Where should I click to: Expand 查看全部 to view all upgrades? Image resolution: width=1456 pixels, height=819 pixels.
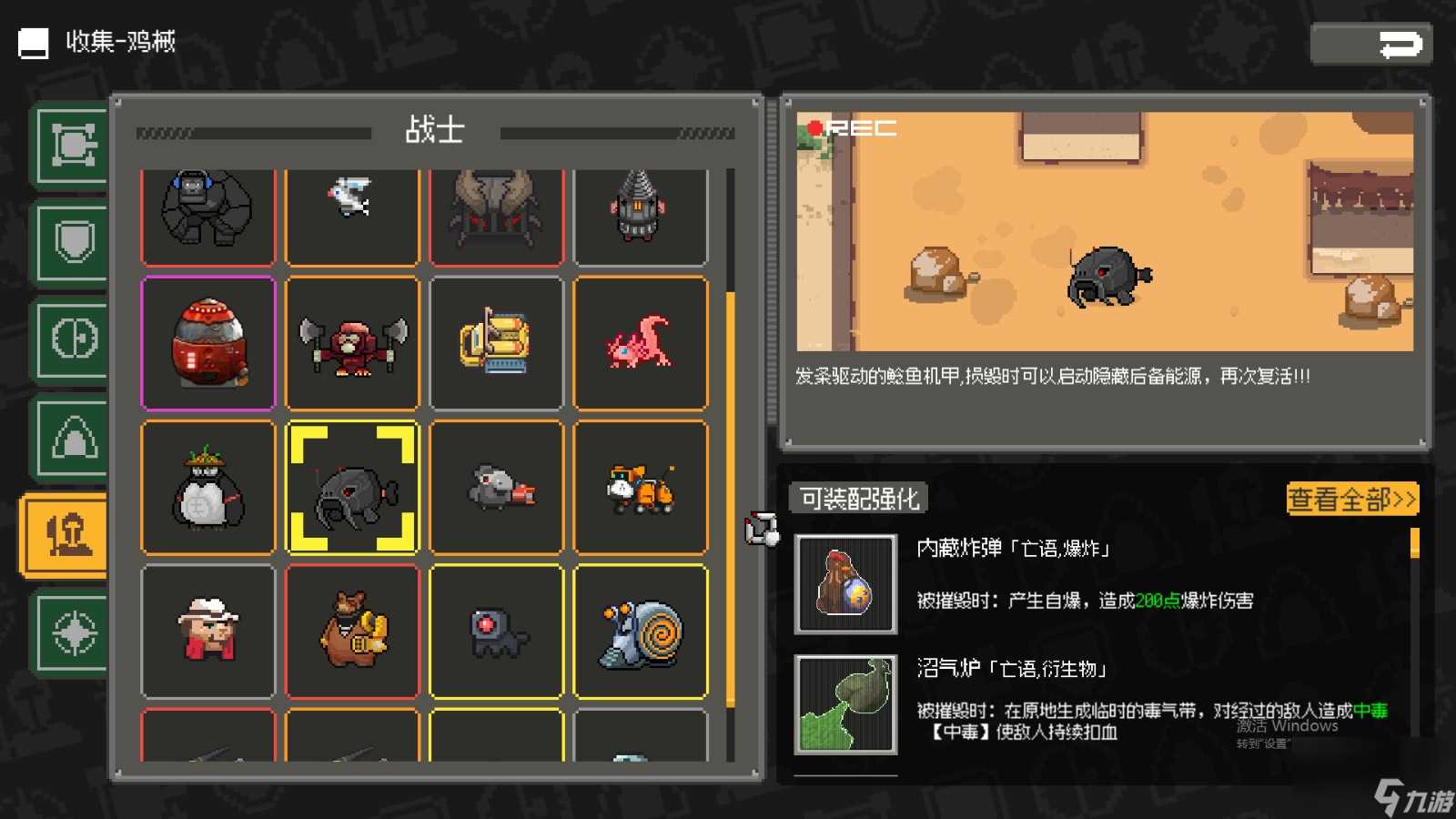[x=1350, y=500]
